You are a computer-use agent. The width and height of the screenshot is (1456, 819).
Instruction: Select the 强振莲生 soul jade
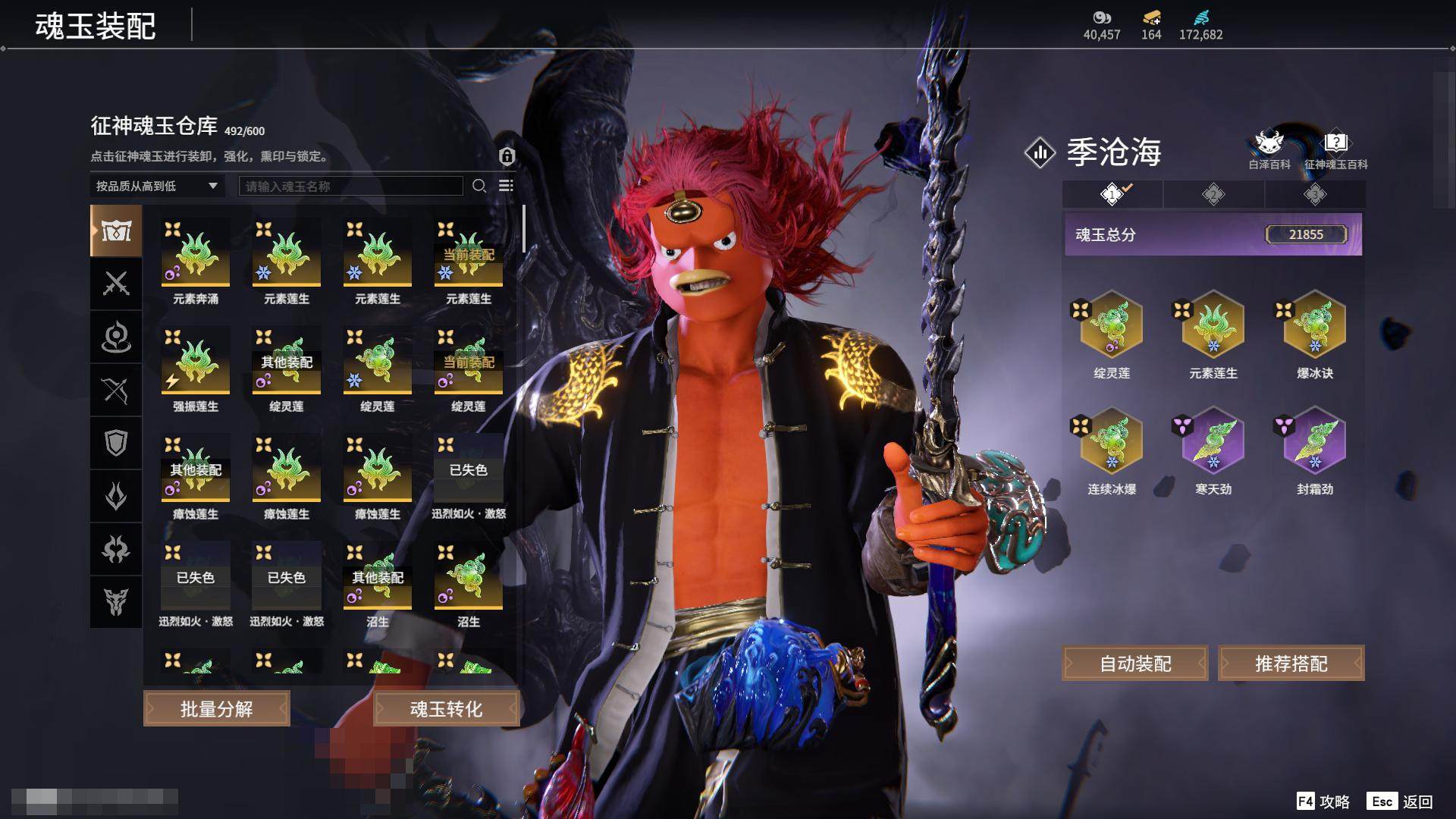coord(196,362)
